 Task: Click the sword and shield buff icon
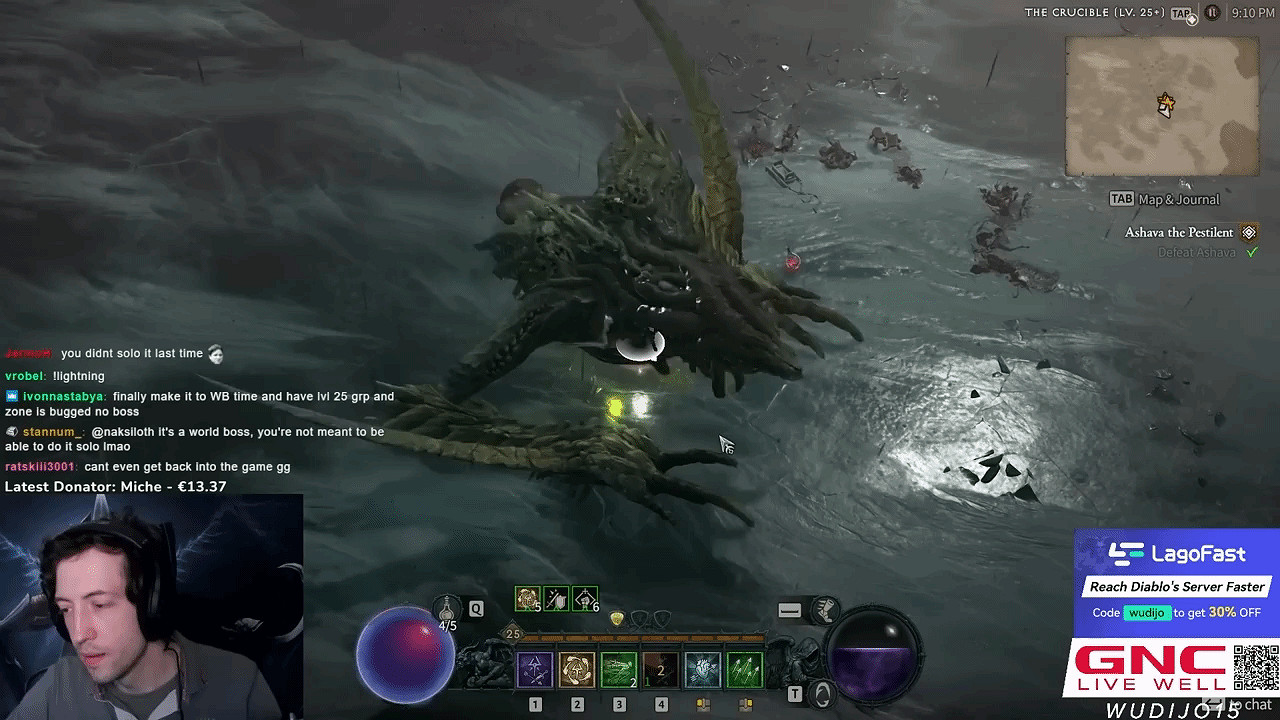[x=556, y=598]
